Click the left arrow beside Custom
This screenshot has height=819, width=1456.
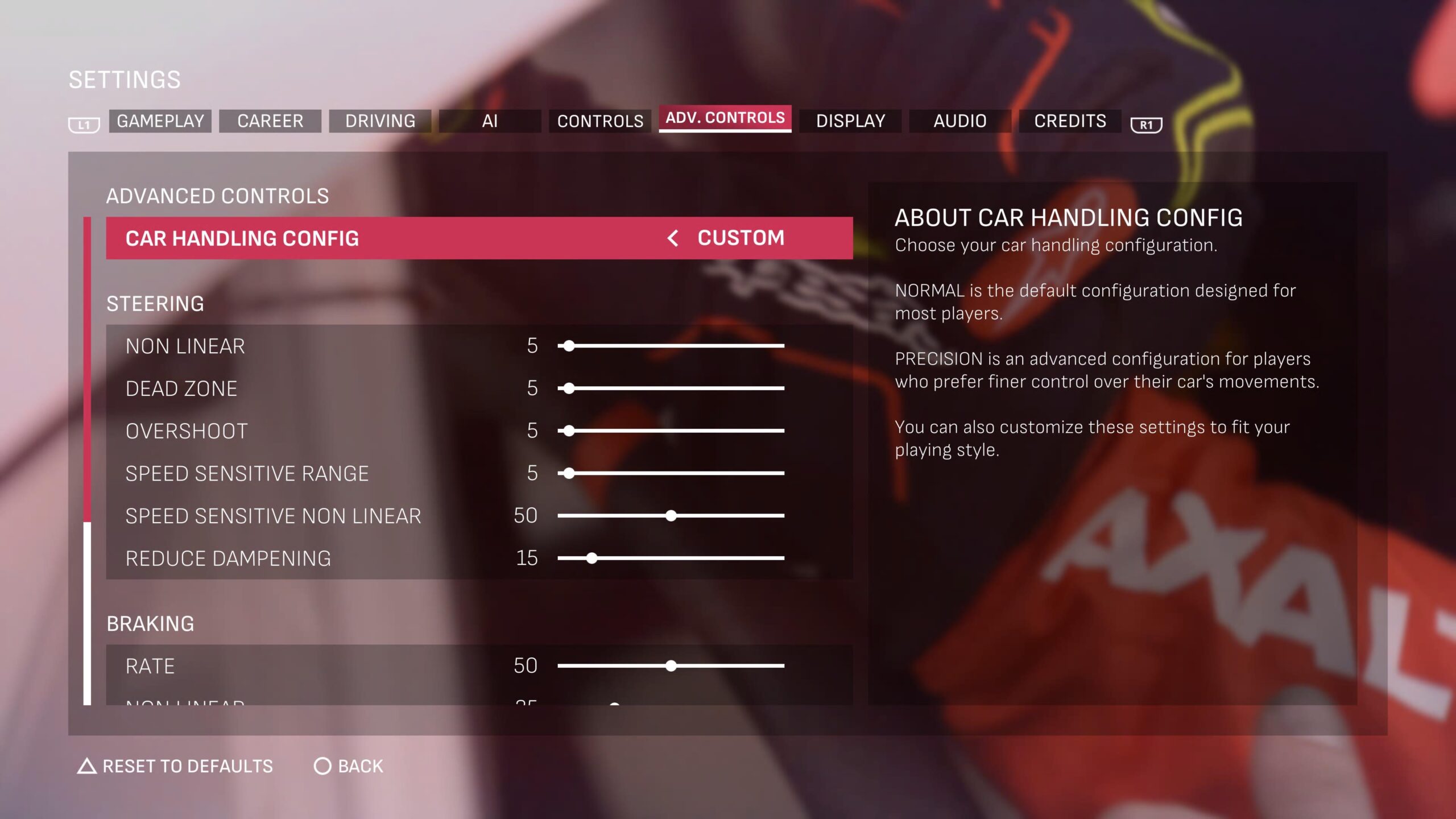[673, 238]
